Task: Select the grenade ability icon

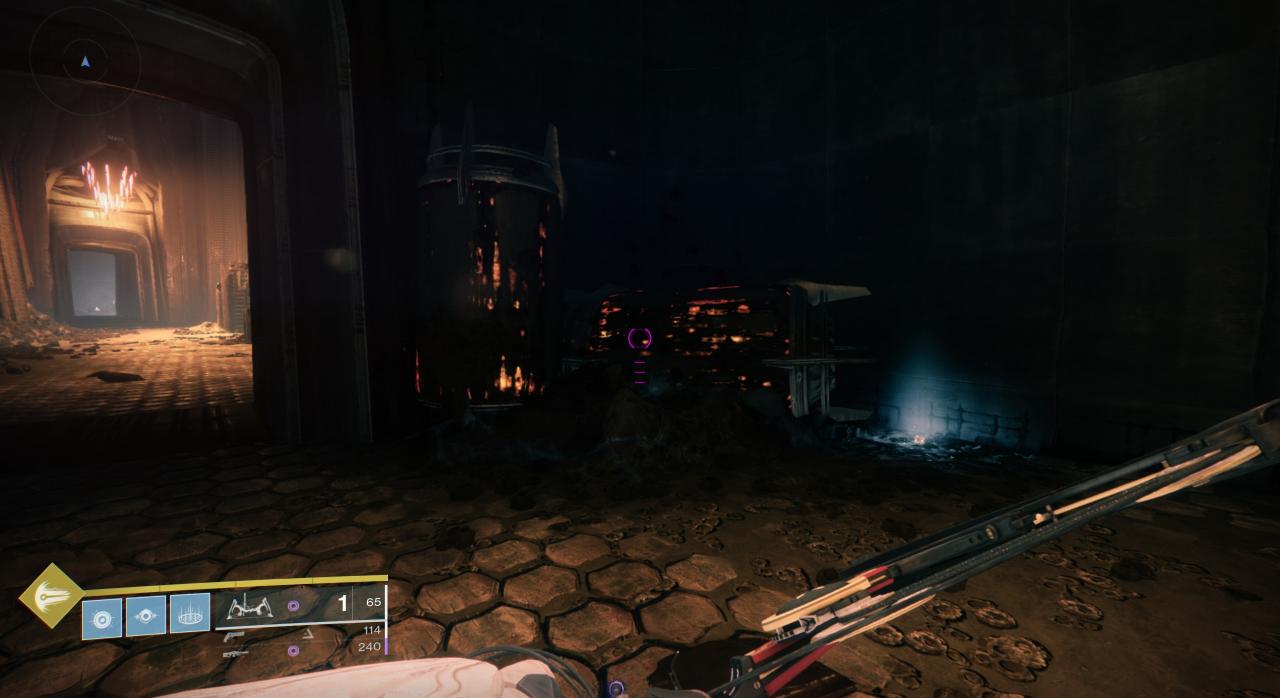Action: point(102,618)
